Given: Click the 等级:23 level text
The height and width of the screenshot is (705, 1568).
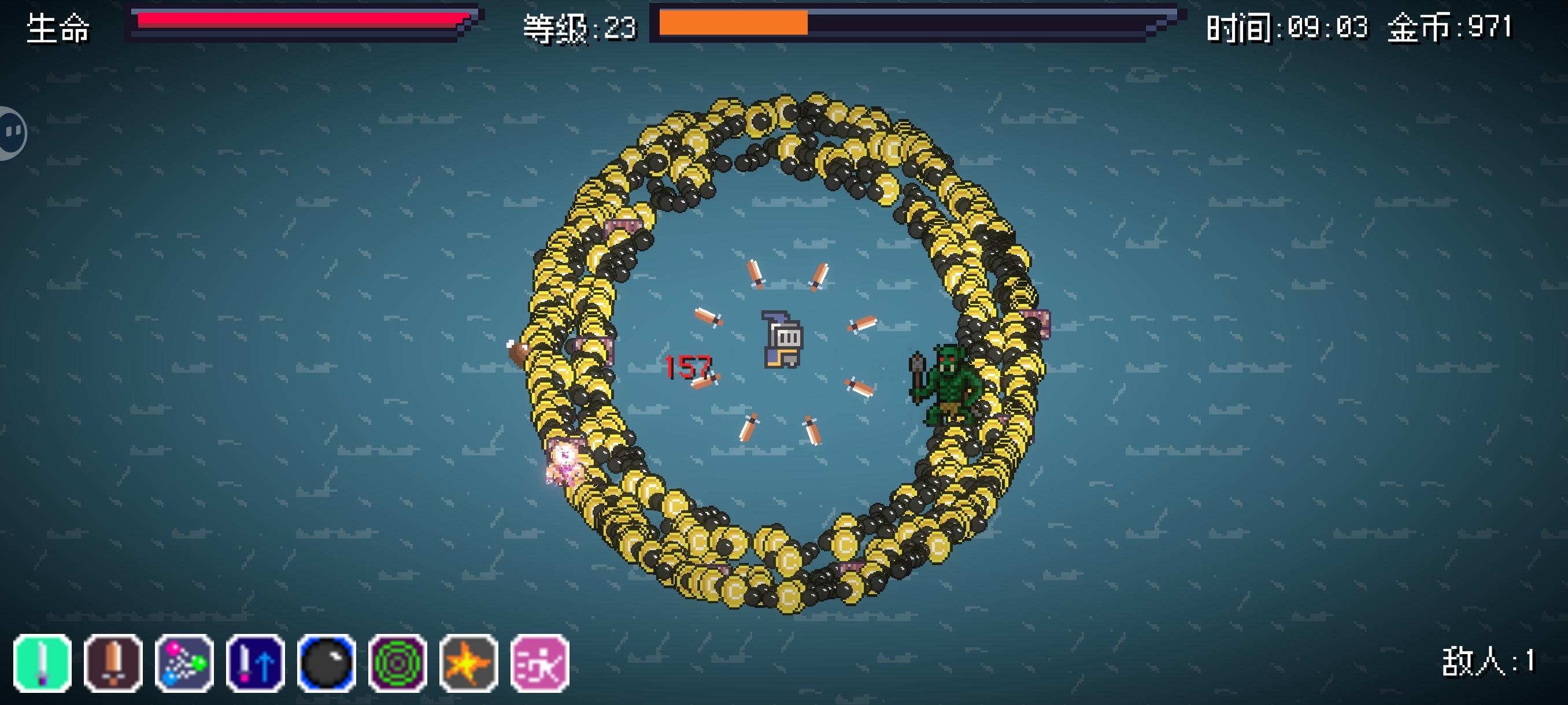Looking at the screenshot, I should tap(578, 27).
